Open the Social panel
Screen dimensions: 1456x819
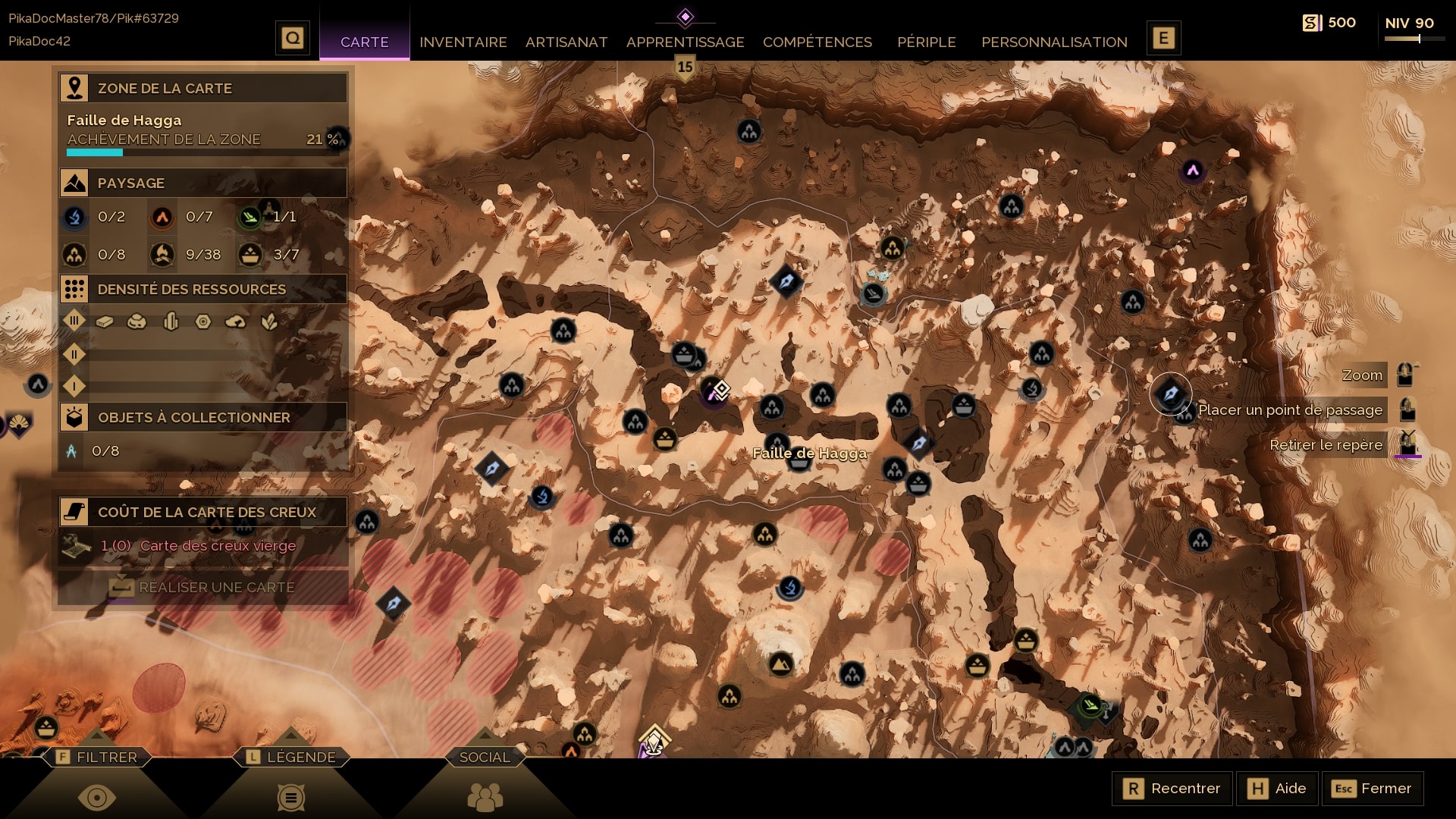(485, 757)
